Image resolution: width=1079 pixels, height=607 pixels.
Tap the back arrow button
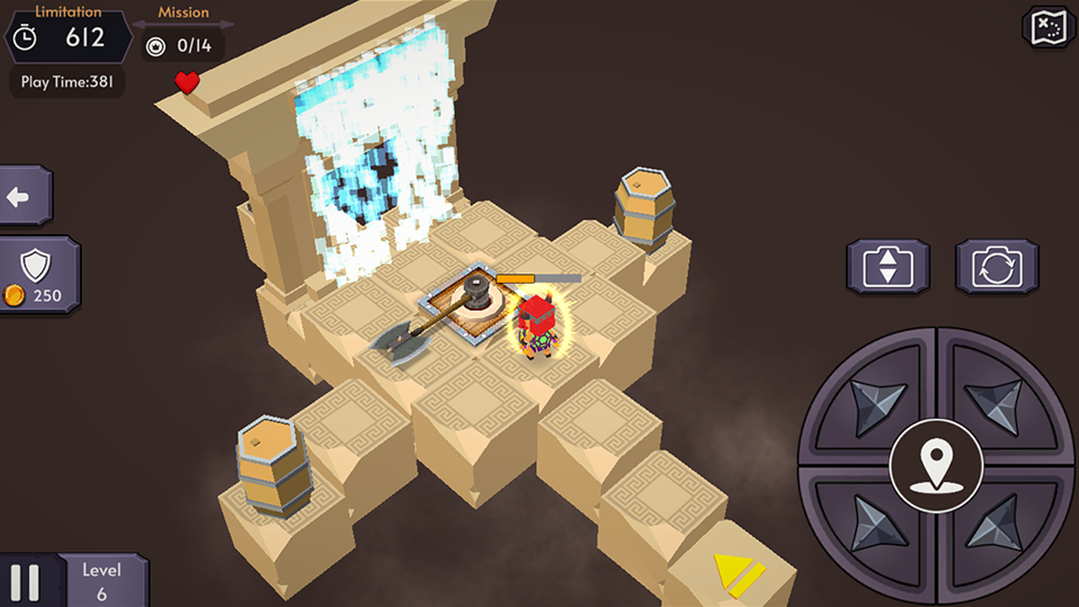coord(22,196)
